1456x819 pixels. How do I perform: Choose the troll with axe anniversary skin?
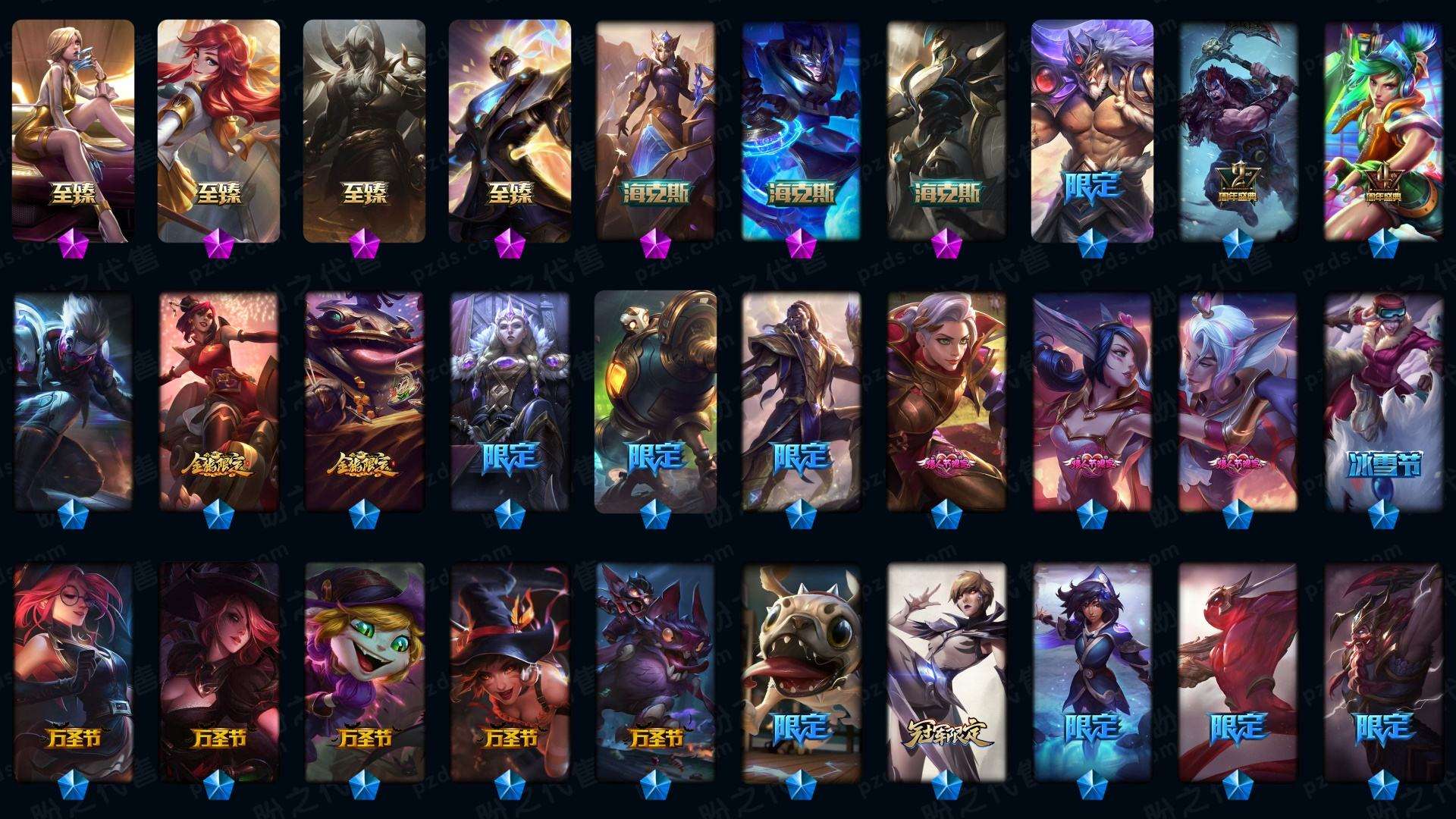pyautogui.click(x=1238, y=129)
